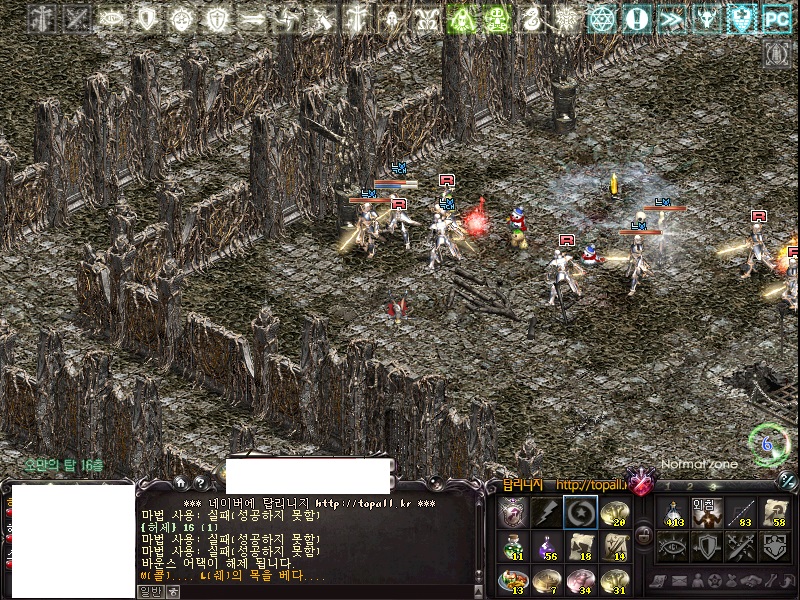Switch to hotbar page 2
The width and height of the screenshot is (800, 600).
point(690,487)
